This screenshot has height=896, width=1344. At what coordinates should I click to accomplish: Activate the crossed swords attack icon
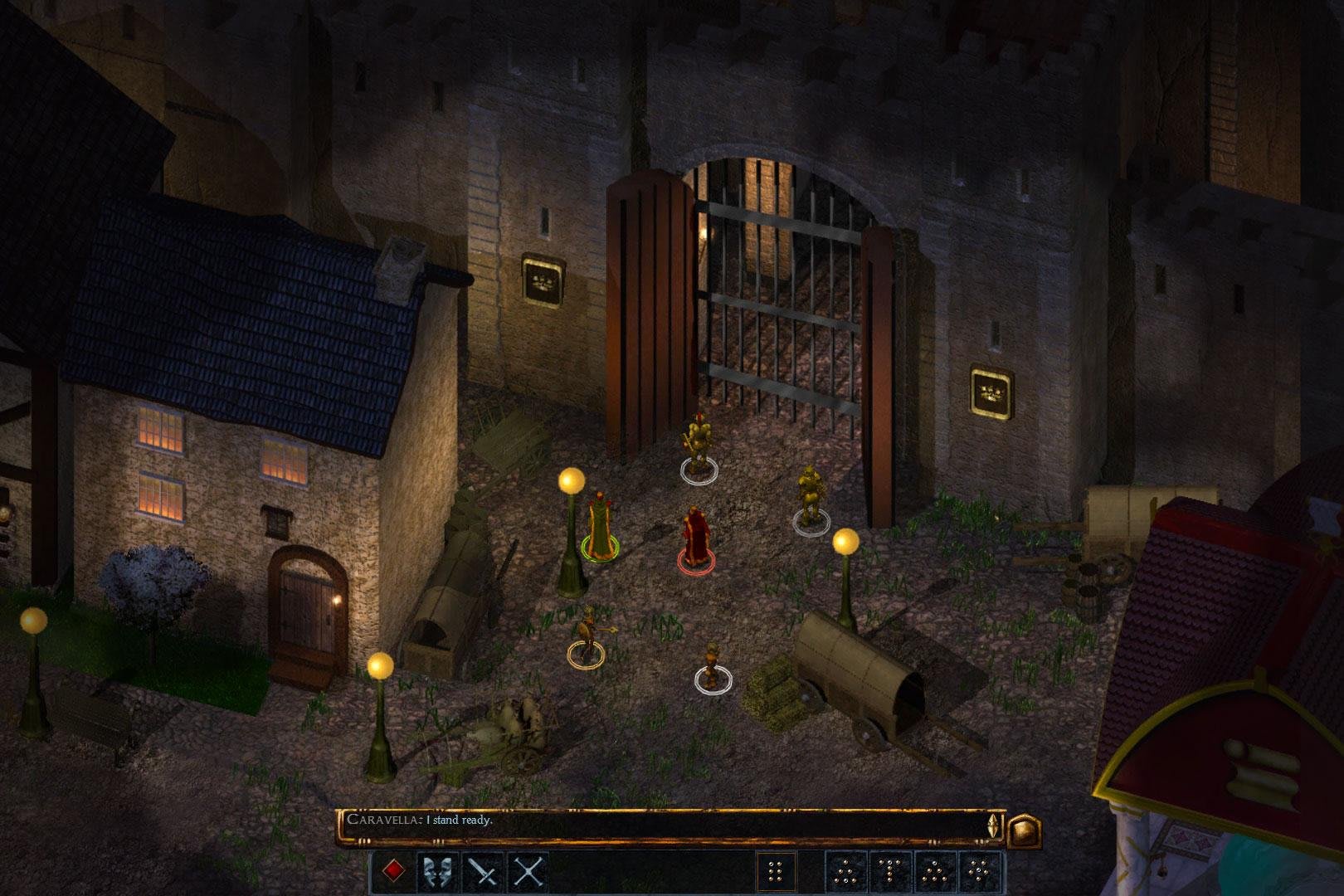pos(528,872)
